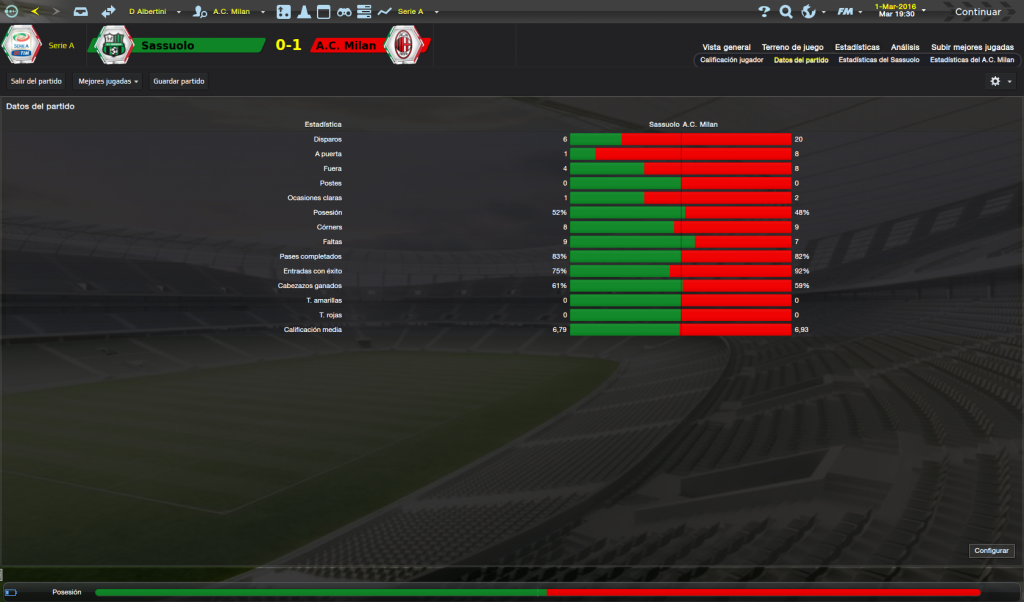Click the Continuar button
The height and width of the screenshot is (602, 1024).
[977, 12]
